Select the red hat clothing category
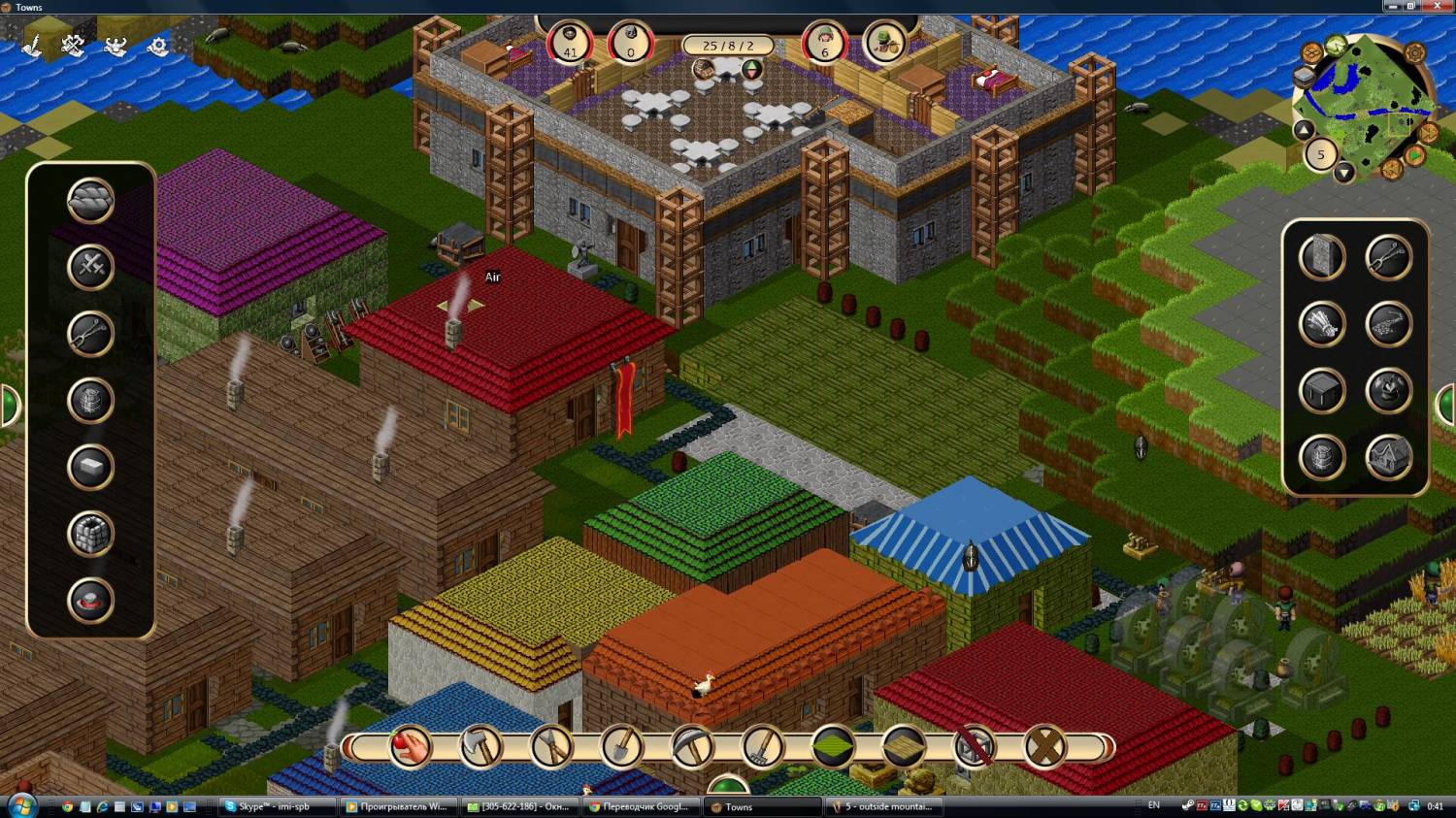 click(90, 601)
